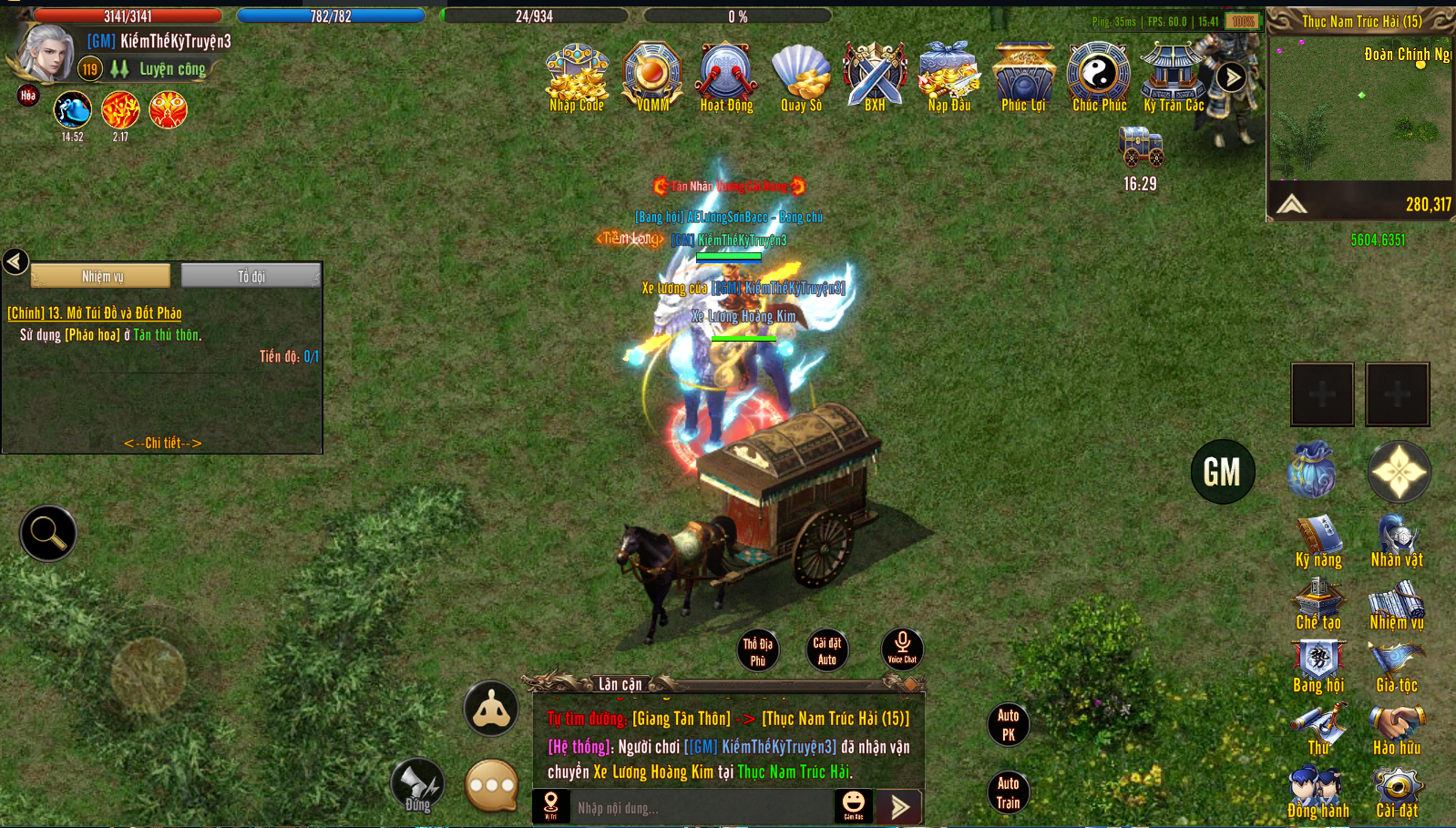Open the VQMM lucky wheel
Screen dimensions: 1456x828
coord(652,77)
